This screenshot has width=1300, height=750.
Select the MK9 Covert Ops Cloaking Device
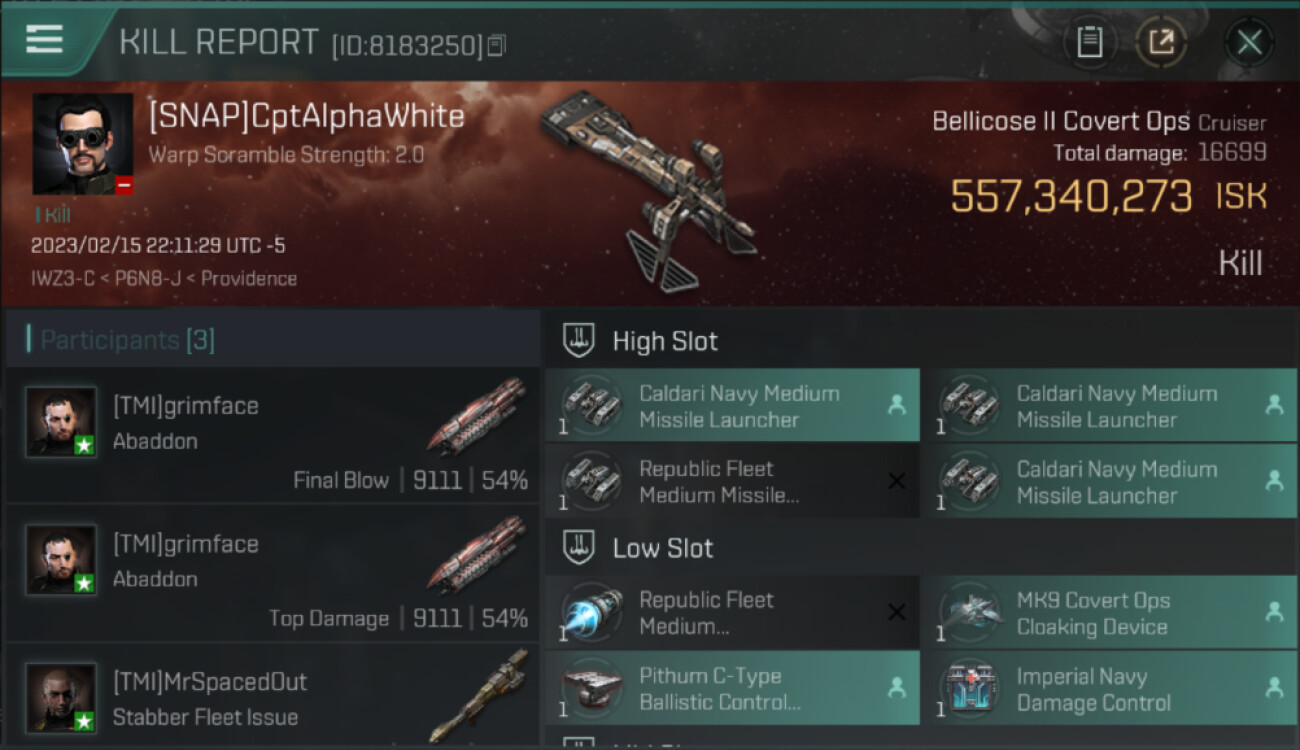(x=1108, y=613)
